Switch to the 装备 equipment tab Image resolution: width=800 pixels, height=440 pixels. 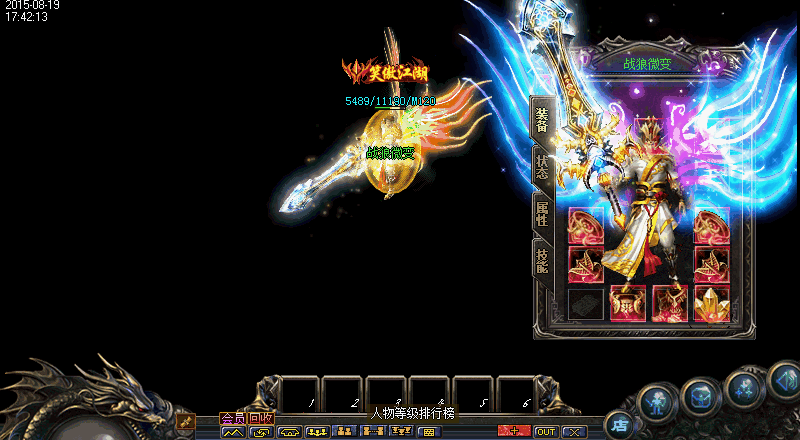coord(541,120)
